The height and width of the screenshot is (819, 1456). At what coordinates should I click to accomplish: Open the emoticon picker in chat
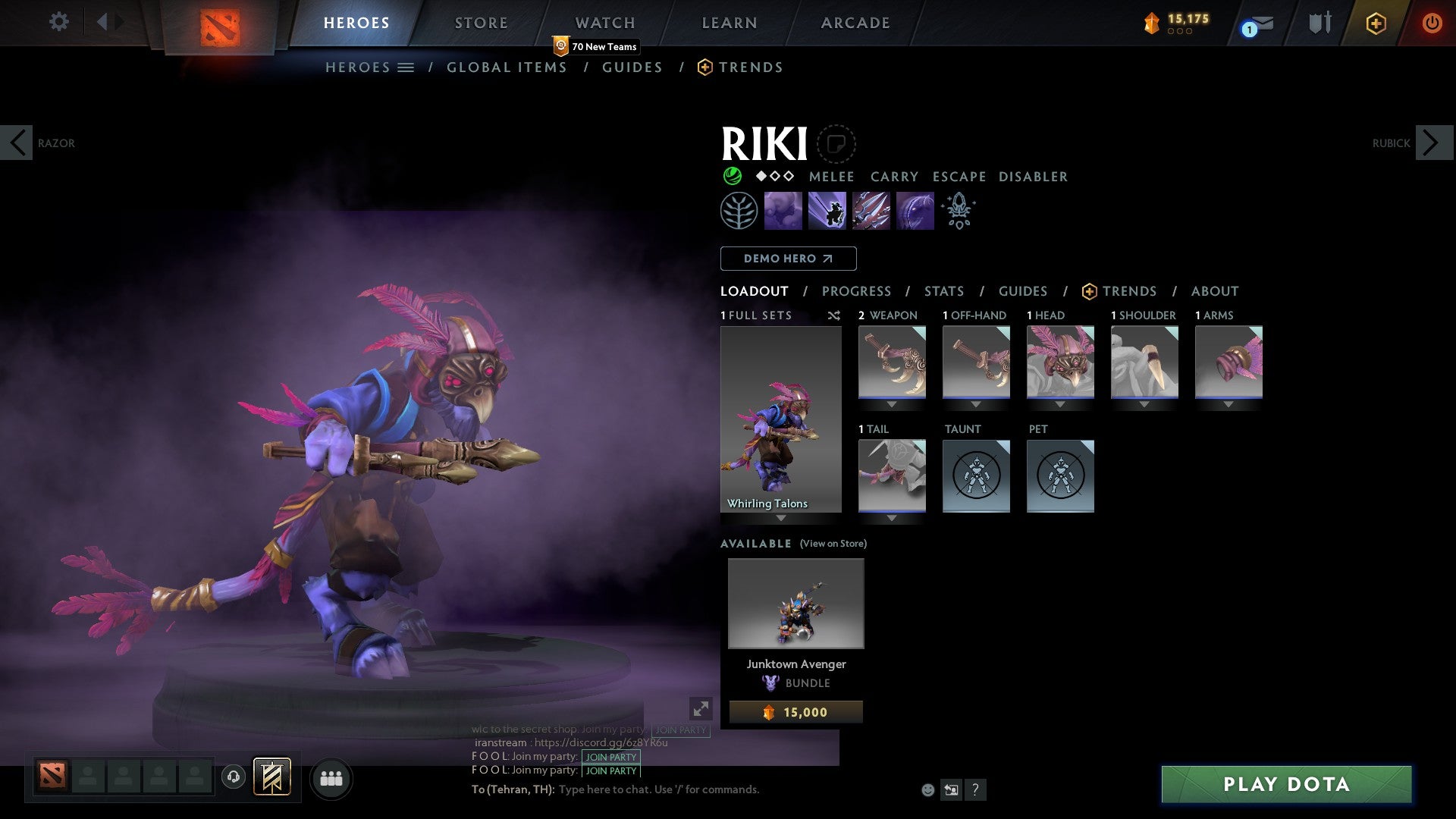tap(927, 790)
